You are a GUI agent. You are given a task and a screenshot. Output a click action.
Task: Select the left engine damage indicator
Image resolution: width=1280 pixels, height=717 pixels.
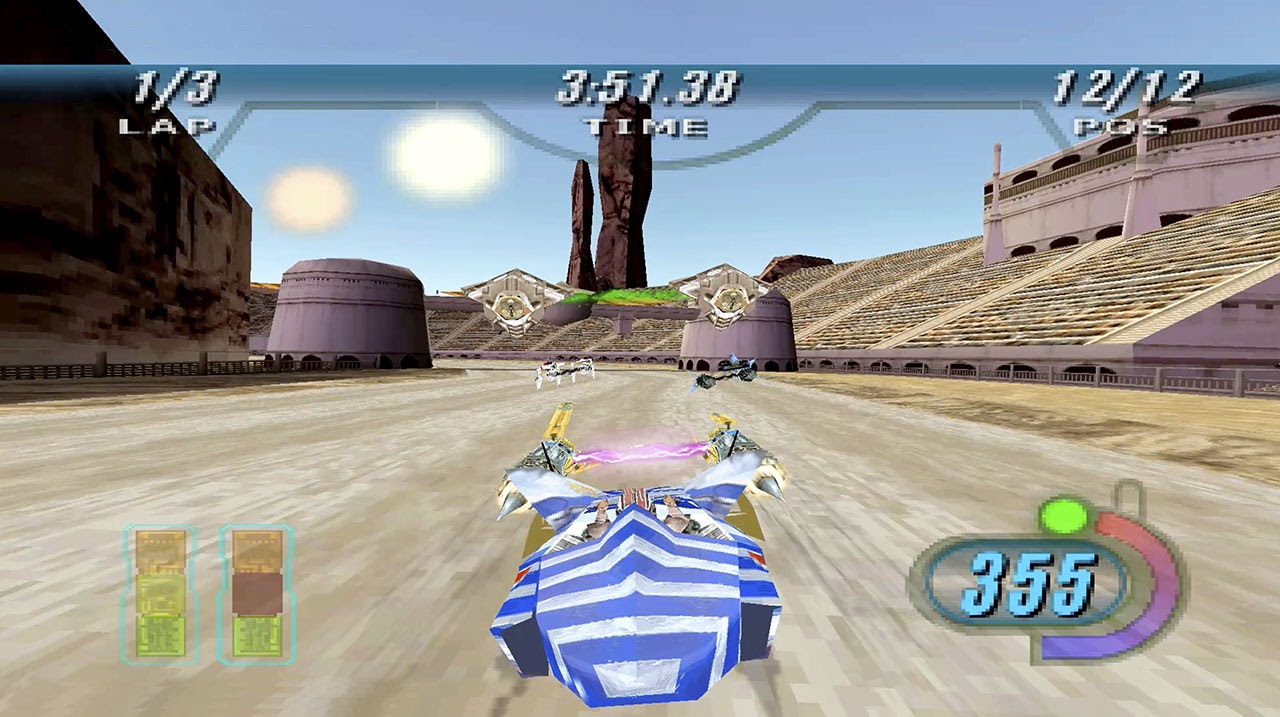pos(161,594)
